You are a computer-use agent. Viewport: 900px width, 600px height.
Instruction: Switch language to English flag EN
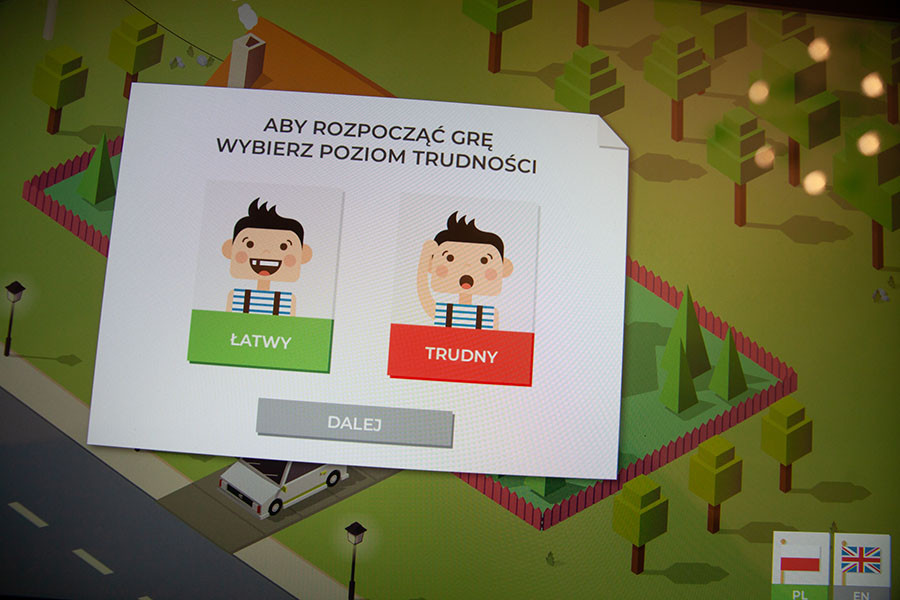click(x=860, y=565)
